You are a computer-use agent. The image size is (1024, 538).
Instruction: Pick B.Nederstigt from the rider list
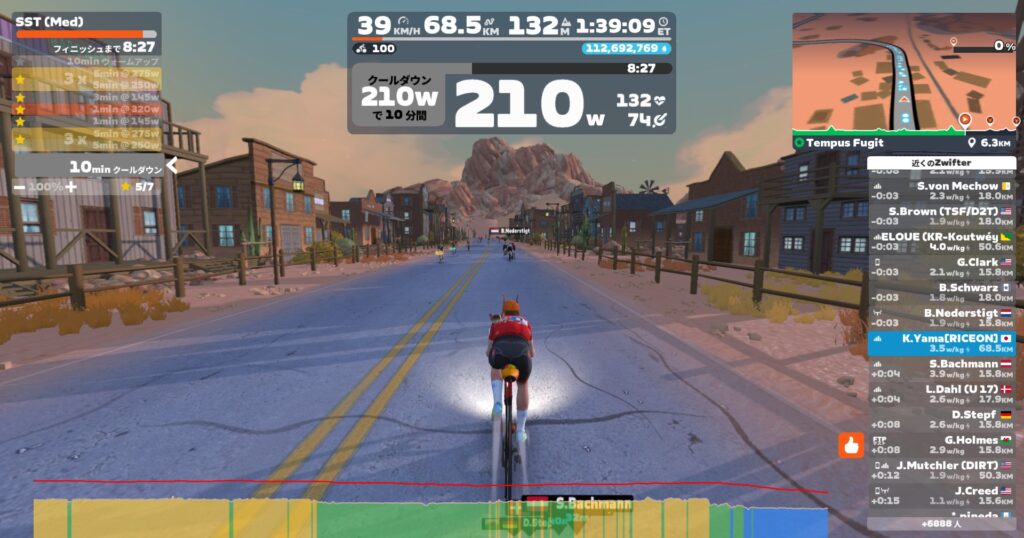pos(942,317)
